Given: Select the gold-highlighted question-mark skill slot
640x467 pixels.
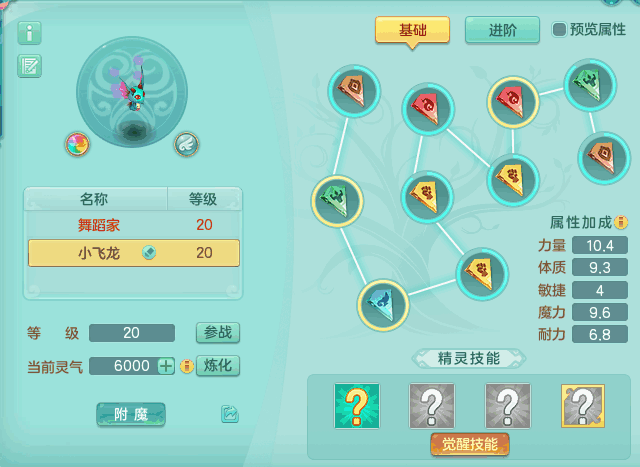Looking at the screenshot, I should [x=583, y=406].
